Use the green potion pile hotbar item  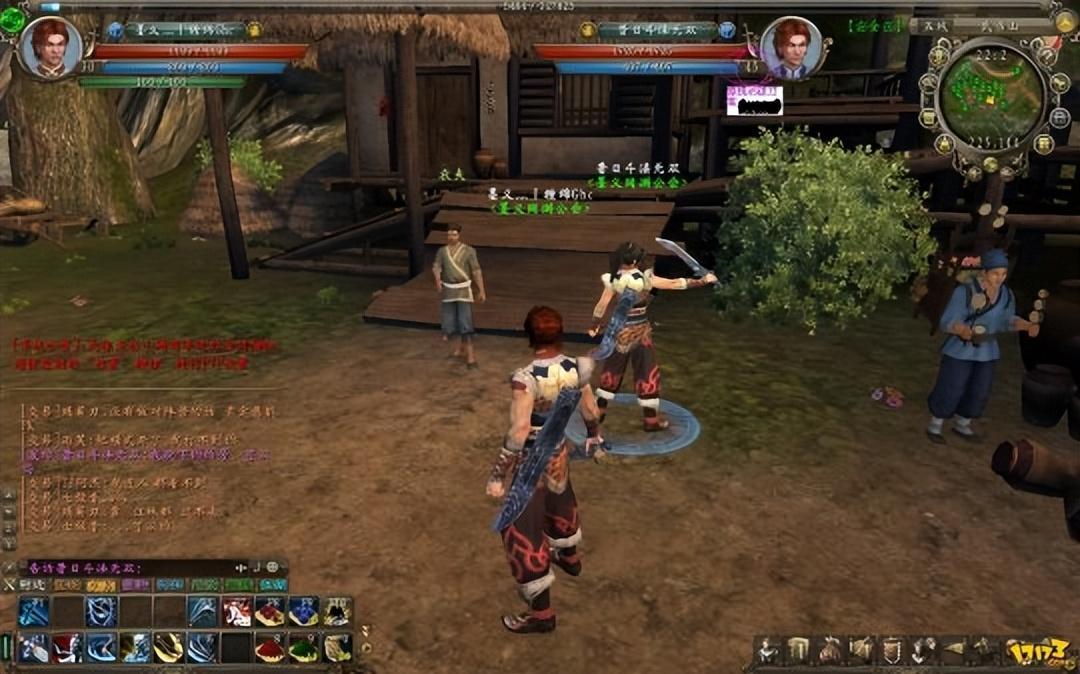(304, 648)
